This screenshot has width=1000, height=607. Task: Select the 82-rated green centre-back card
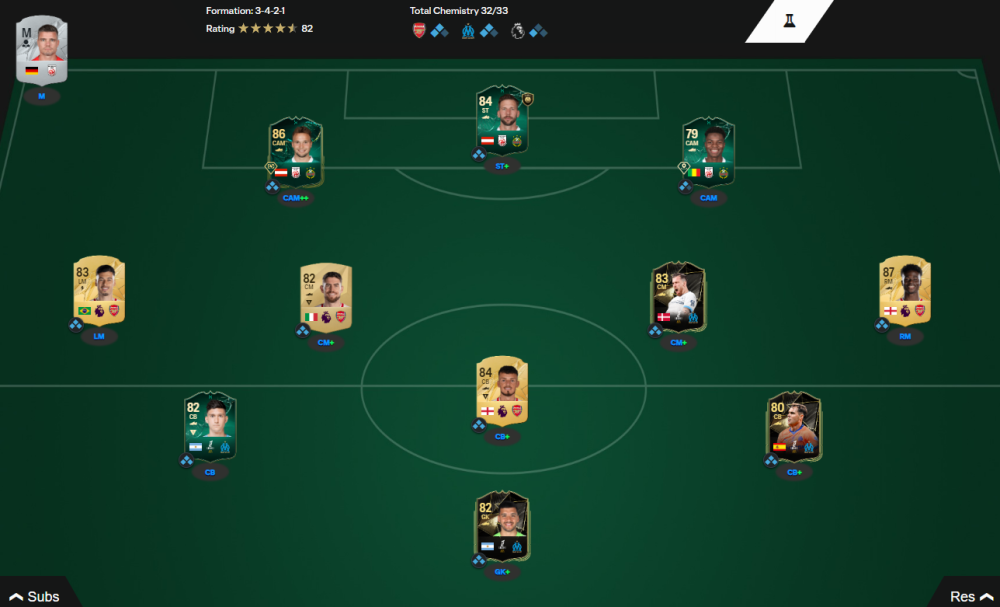tap(210, 425)
